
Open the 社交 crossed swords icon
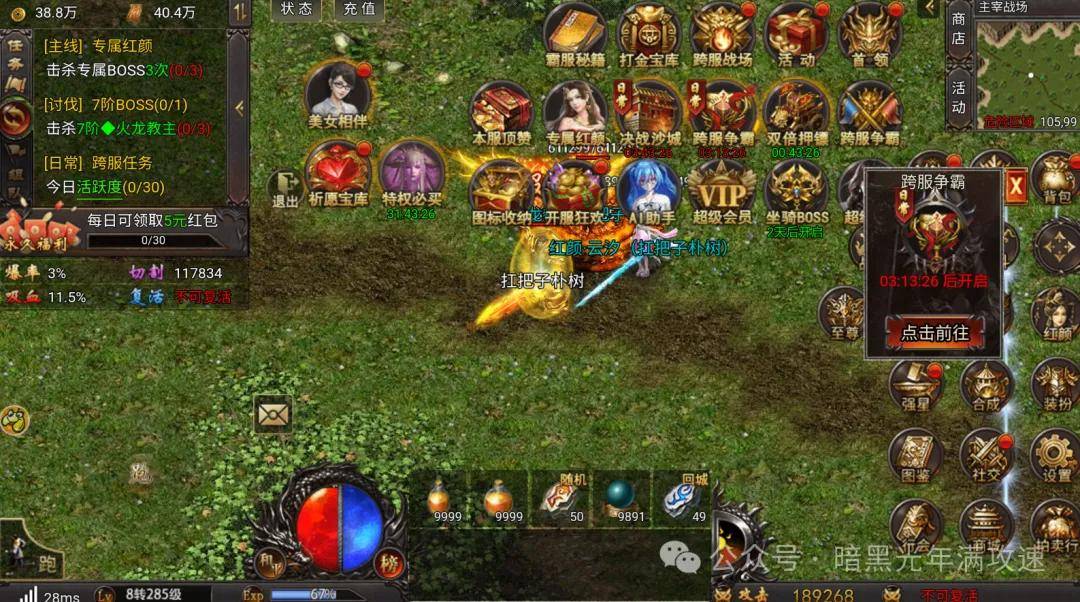point(987,456)
